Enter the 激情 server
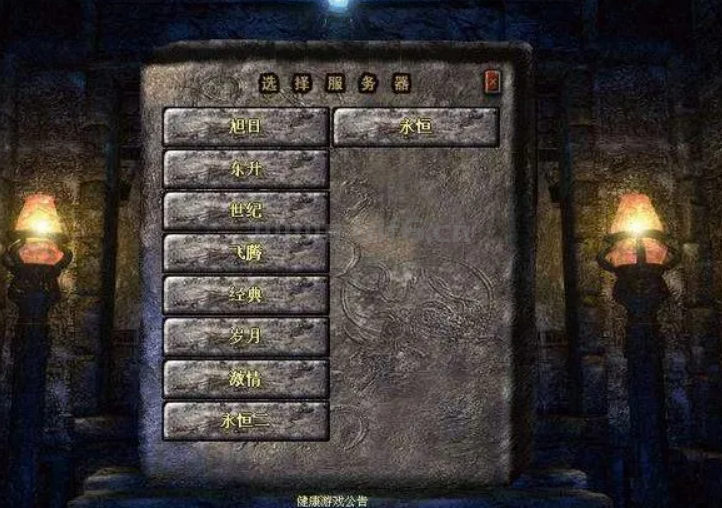Viewport: 722px width, 508px height. pos(246,379)
